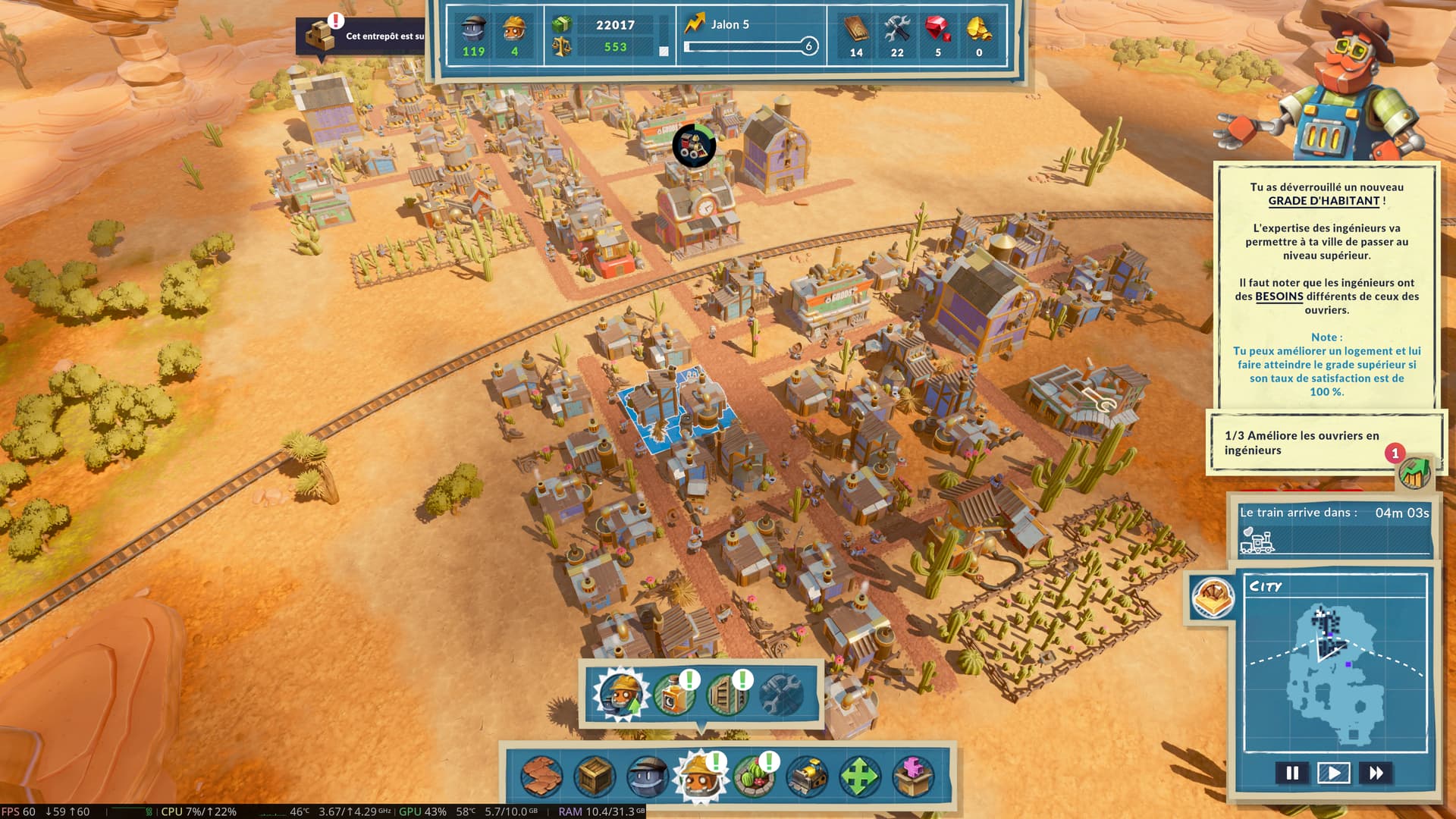
Task: Set game speed to normal play
Action: pyautogui.click(x=1333, y=773)
